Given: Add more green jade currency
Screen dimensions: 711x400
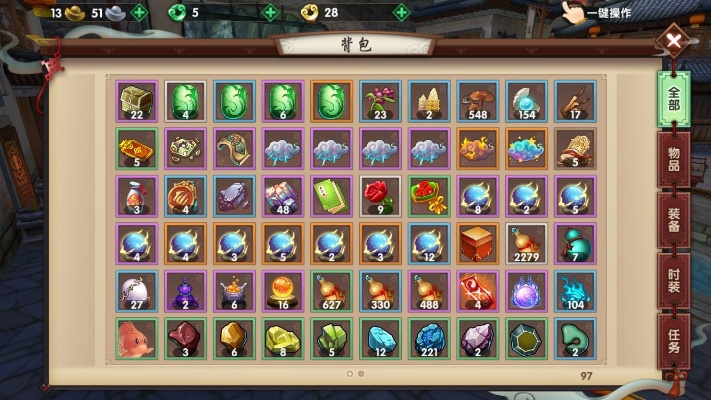Looking at the screenshot, I should [269, 13].
